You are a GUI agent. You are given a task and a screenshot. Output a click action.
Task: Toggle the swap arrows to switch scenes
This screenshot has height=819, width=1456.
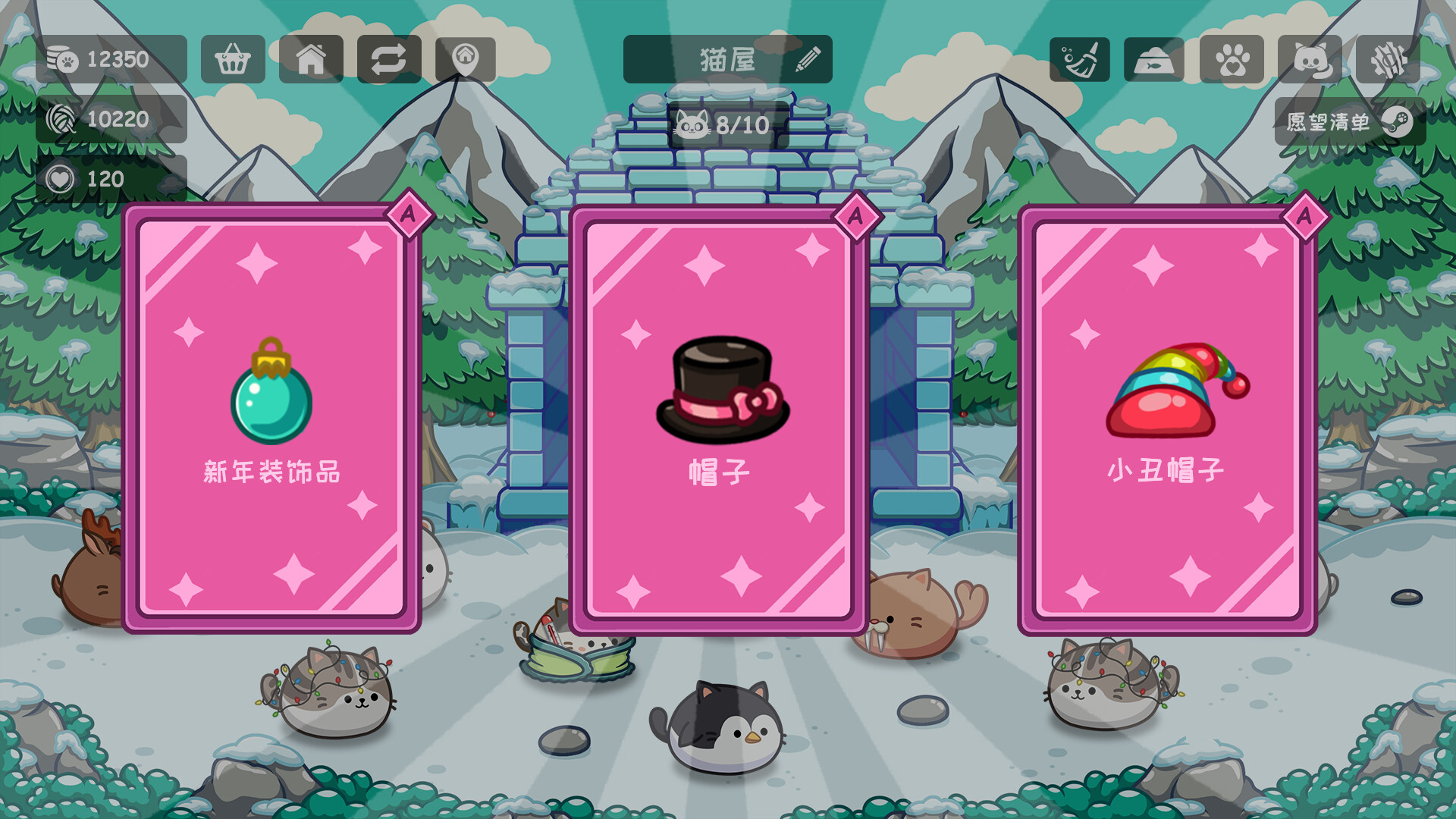(x=389, y=58)
